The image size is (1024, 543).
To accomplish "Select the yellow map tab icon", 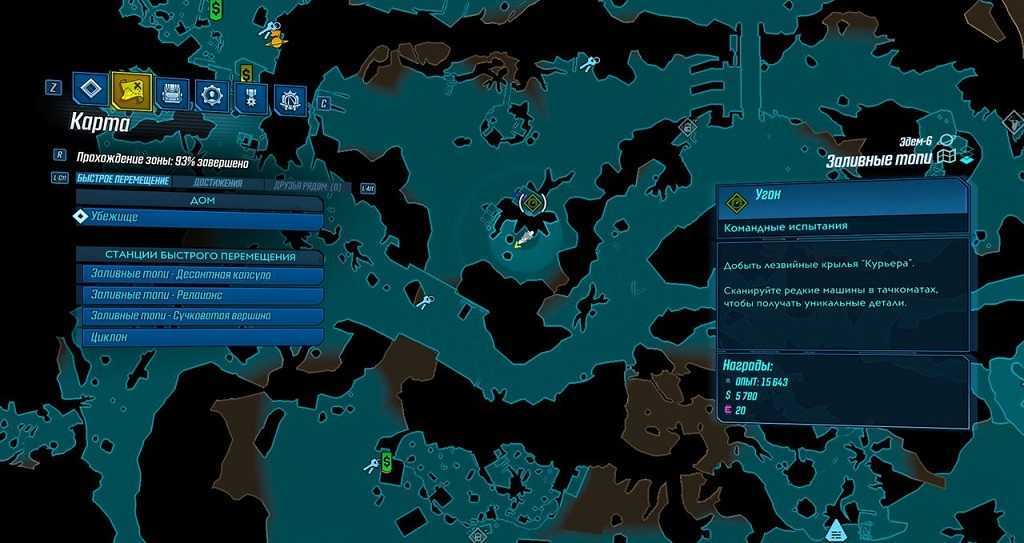I will pyautogui.click(x=132, y=91).
